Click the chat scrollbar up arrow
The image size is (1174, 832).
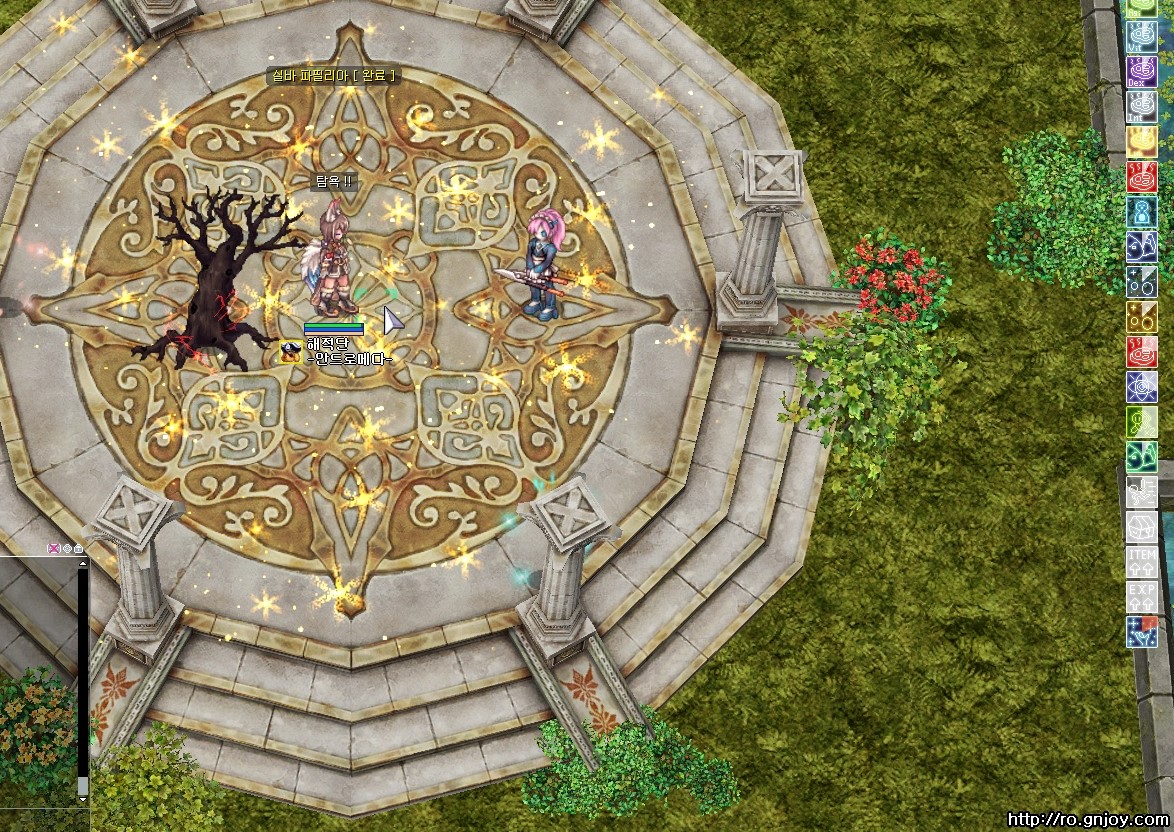click(x=83, y=563)
